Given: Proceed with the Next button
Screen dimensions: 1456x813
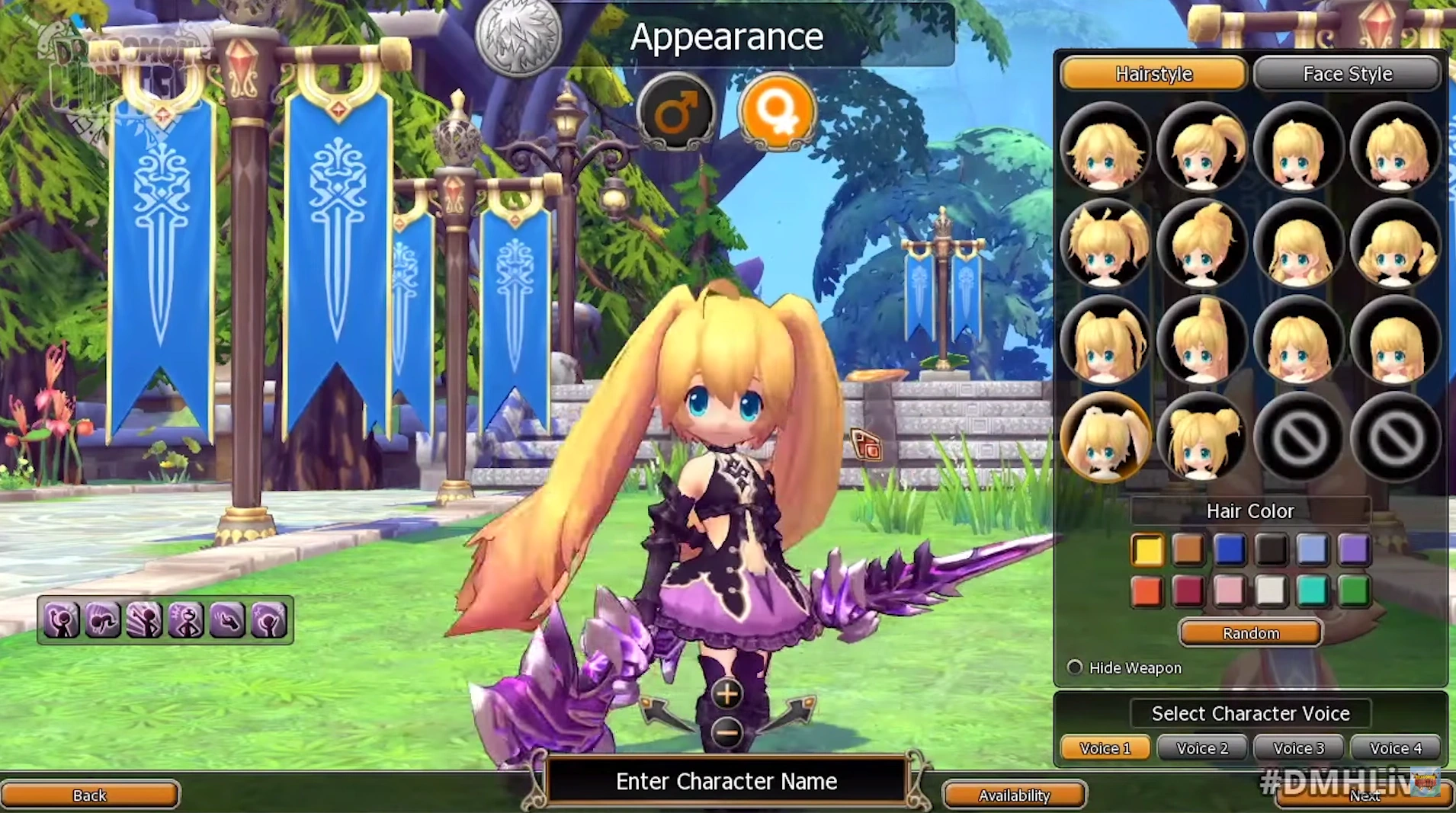Looking at the screenshot, I should [1365, 796].
